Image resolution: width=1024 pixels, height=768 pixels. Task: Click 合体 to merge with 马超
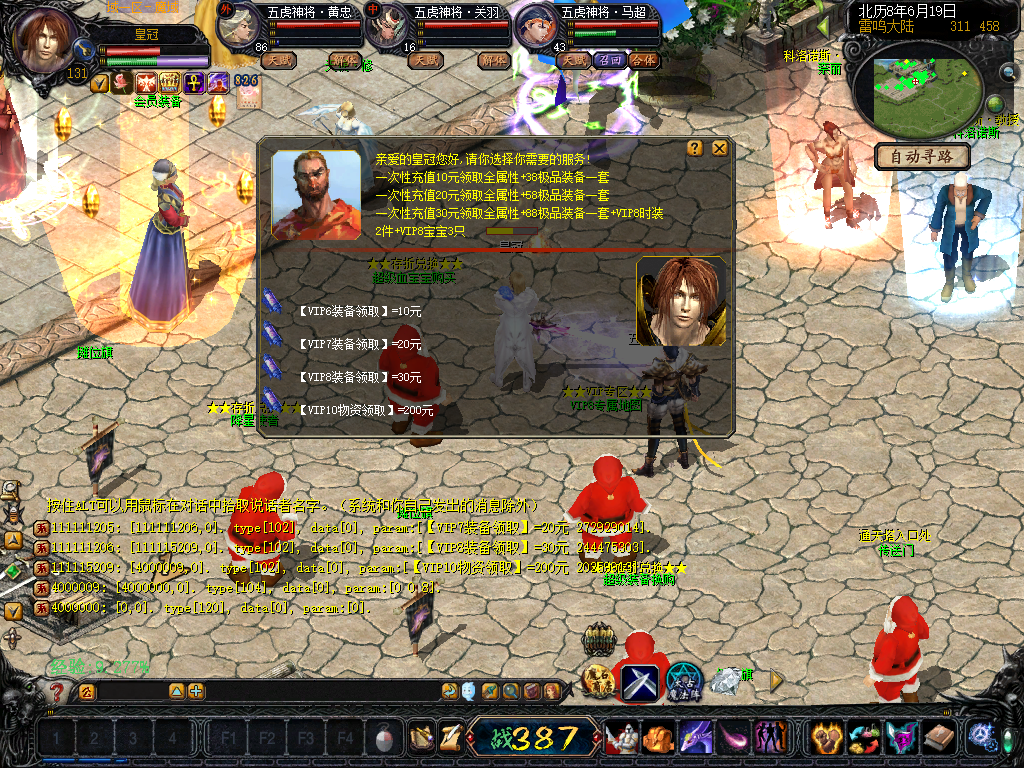[x=644, y=60]
